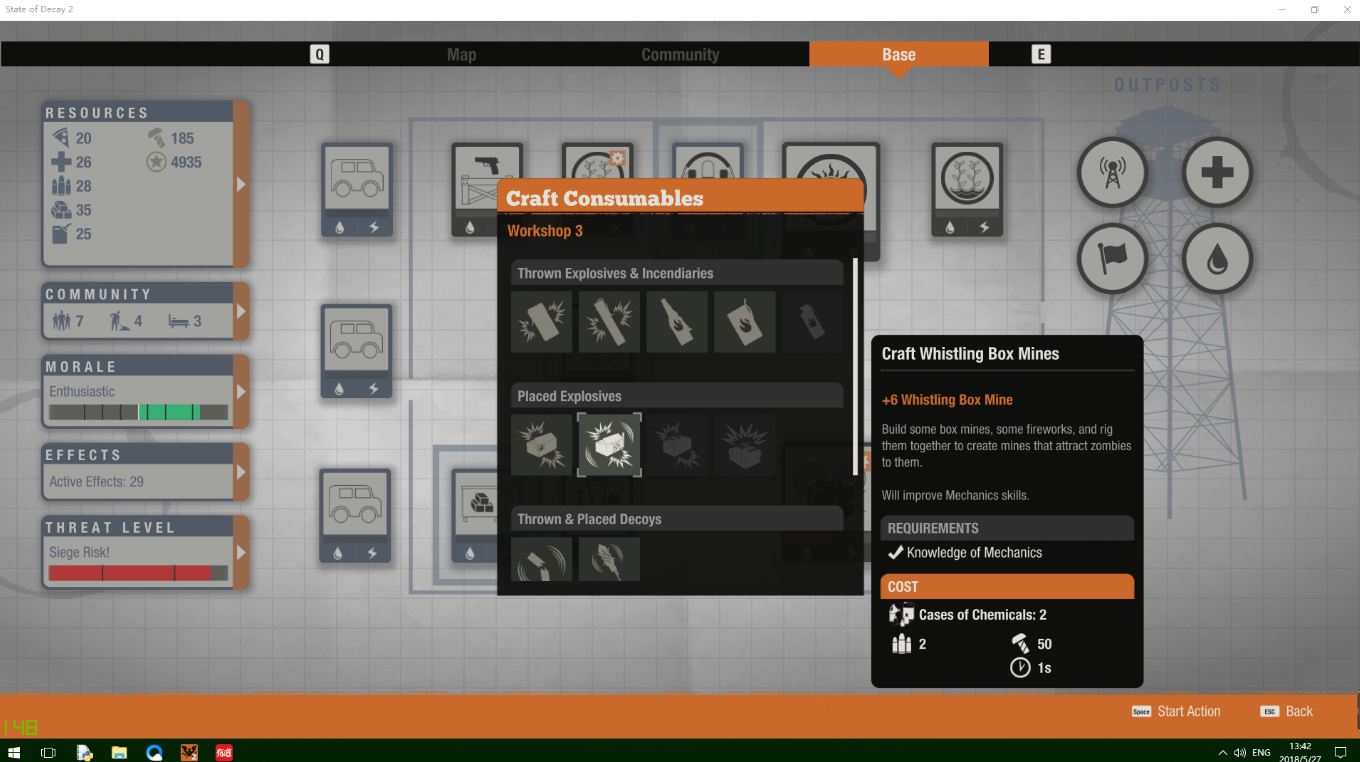Screen dimensions: 1360x762
Task: Open the Community tab
Action: pos(680,55)
